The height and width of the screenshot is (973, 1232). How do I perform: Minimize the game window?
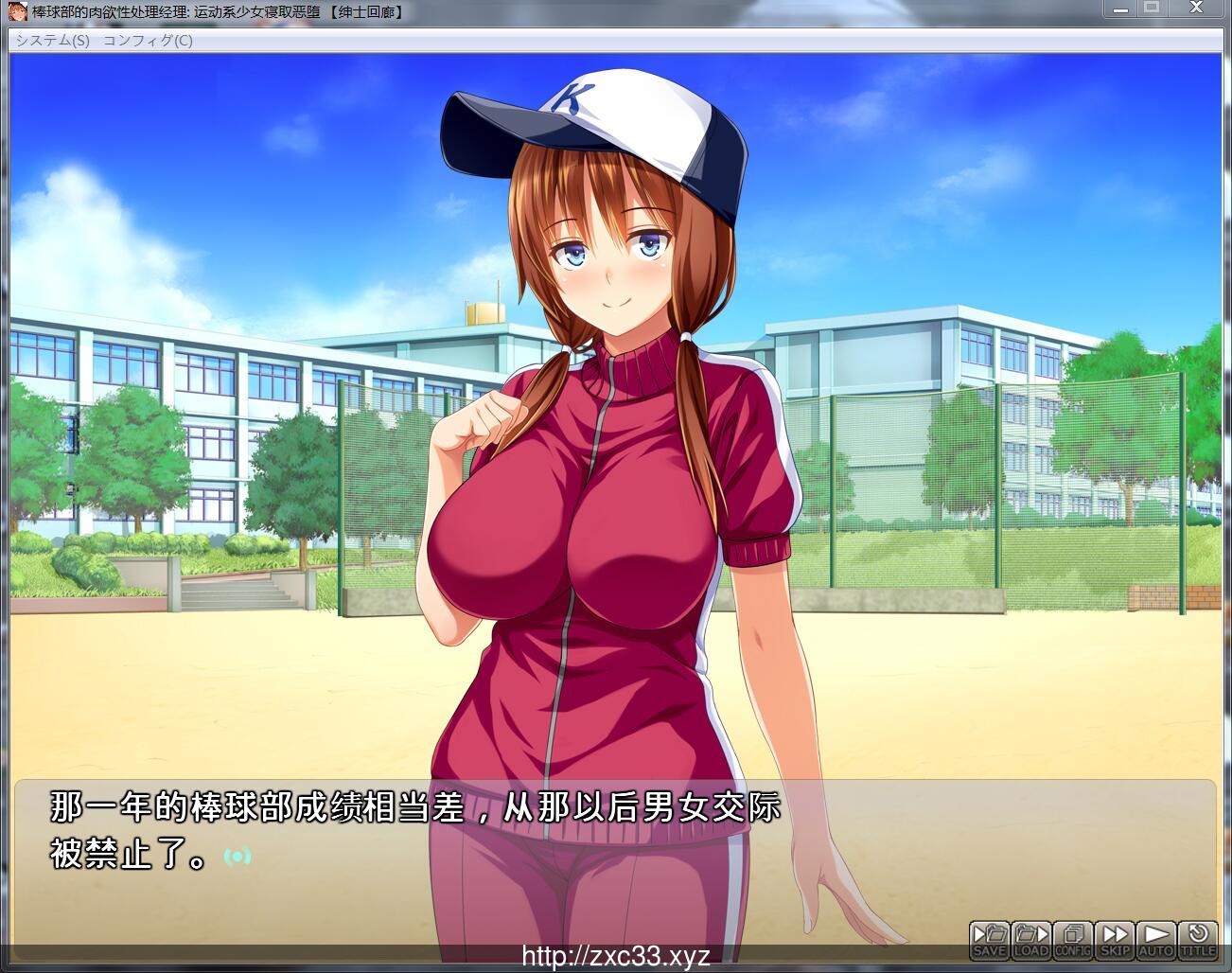pyautogui.click(x=1120, y=9)
